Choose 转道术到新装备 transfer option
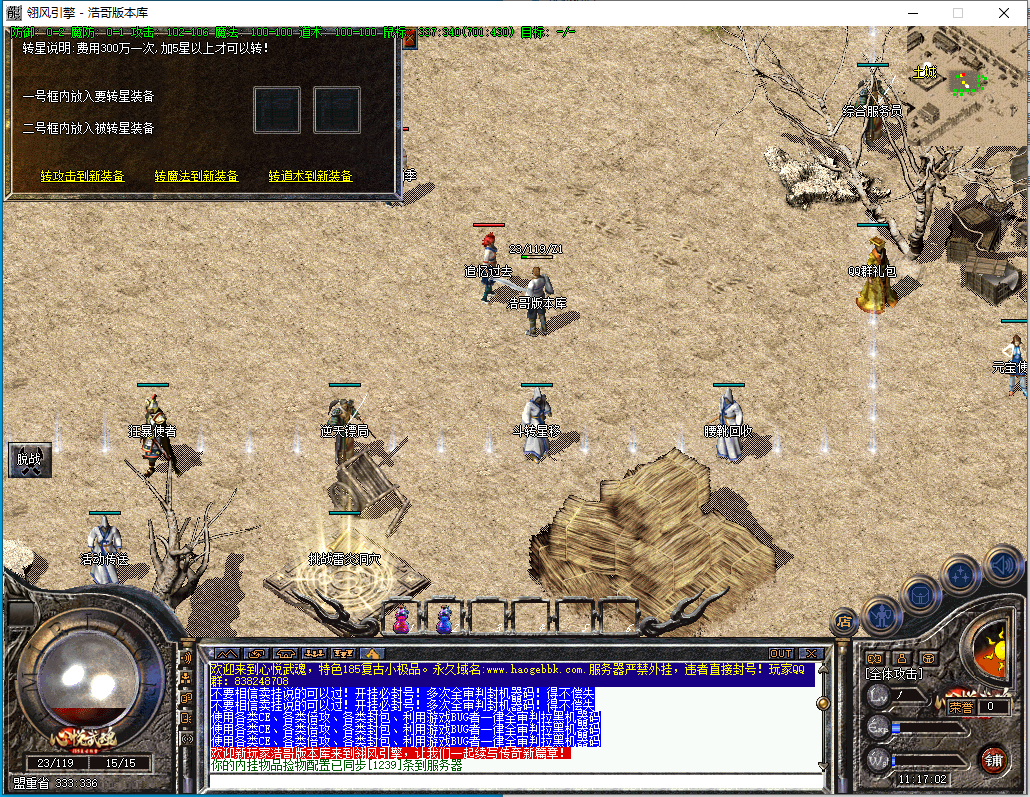 click(311, 176)
